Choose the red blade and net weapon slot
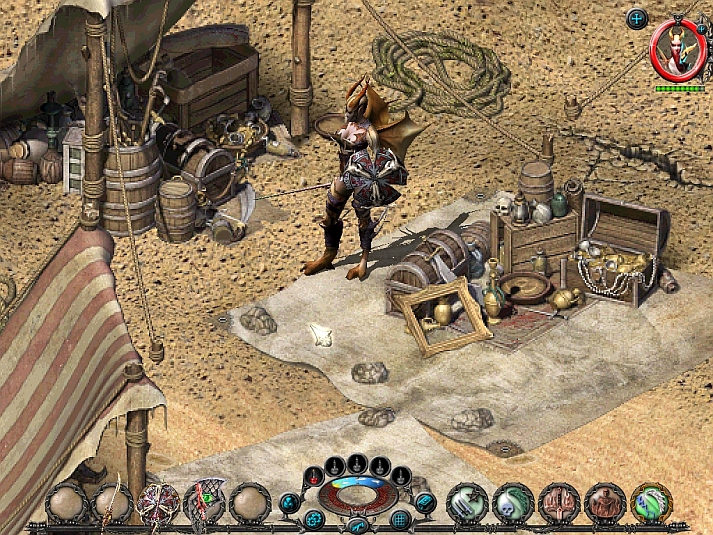Viewport: 713px width, 535px height. coord(204,502)
